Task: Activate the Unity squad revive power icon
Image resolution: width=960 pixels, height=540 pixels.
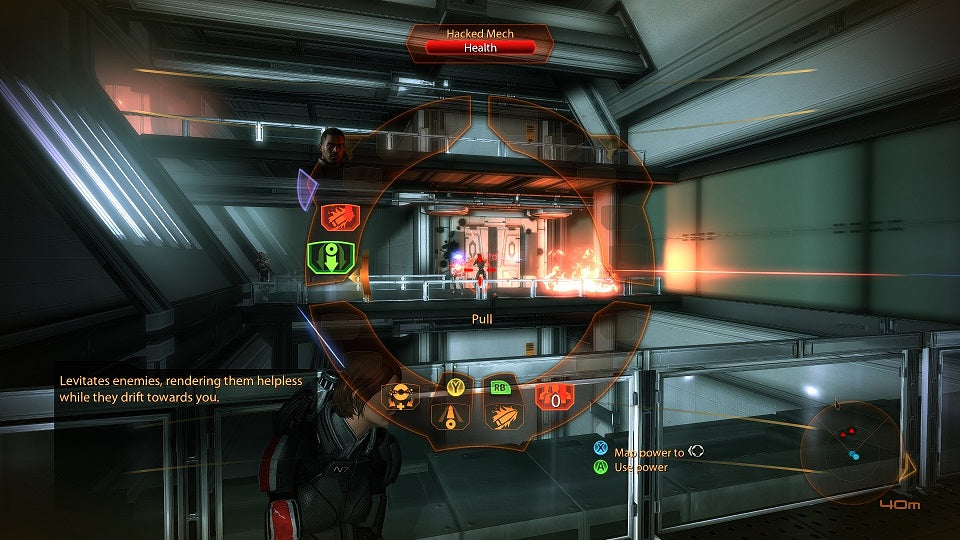Action: click(402, 397)
